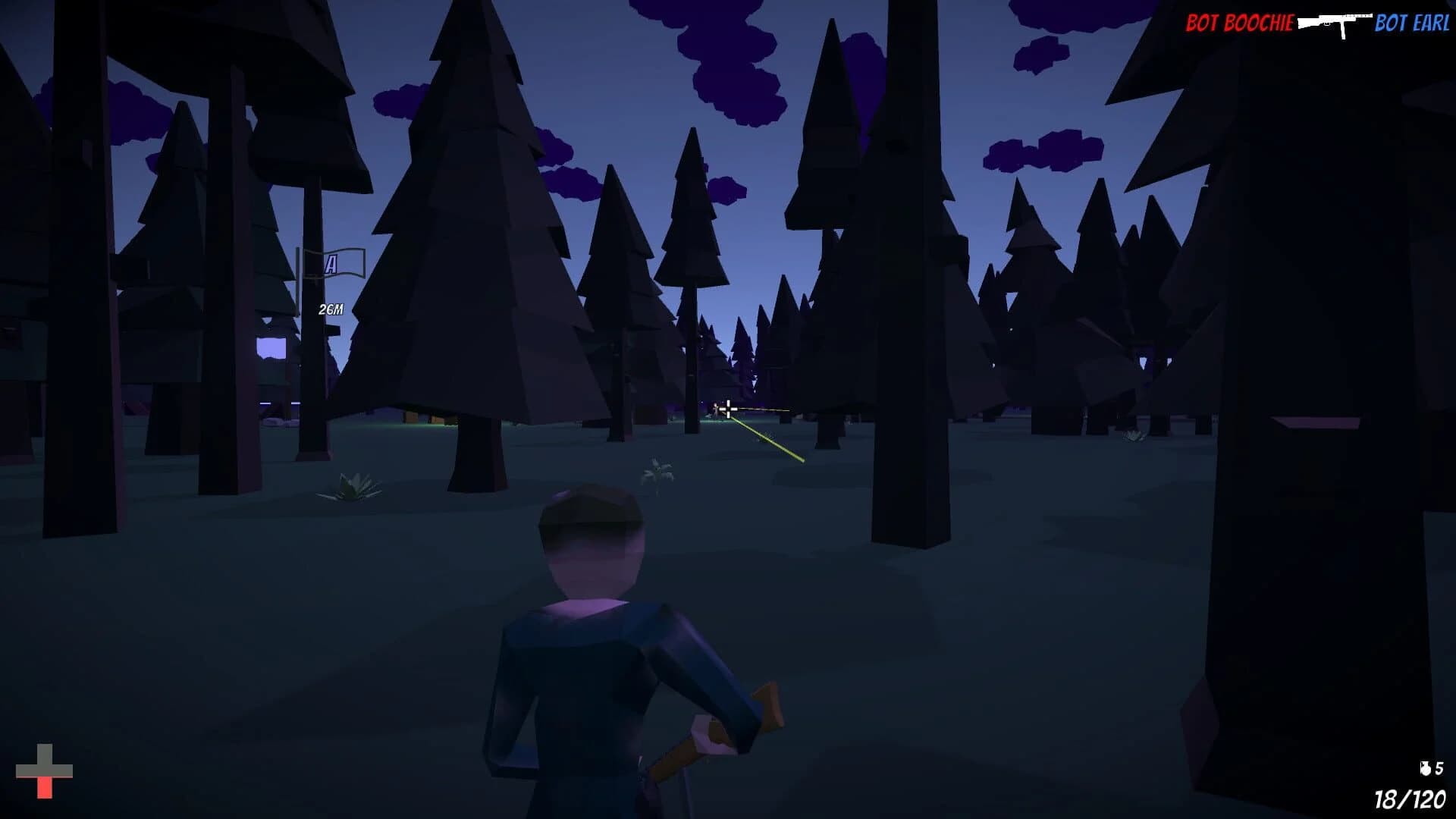Click the crosshair at screen center
Image resolution: width=1456 pixels, height=819 pixels.
pos(728,409)
